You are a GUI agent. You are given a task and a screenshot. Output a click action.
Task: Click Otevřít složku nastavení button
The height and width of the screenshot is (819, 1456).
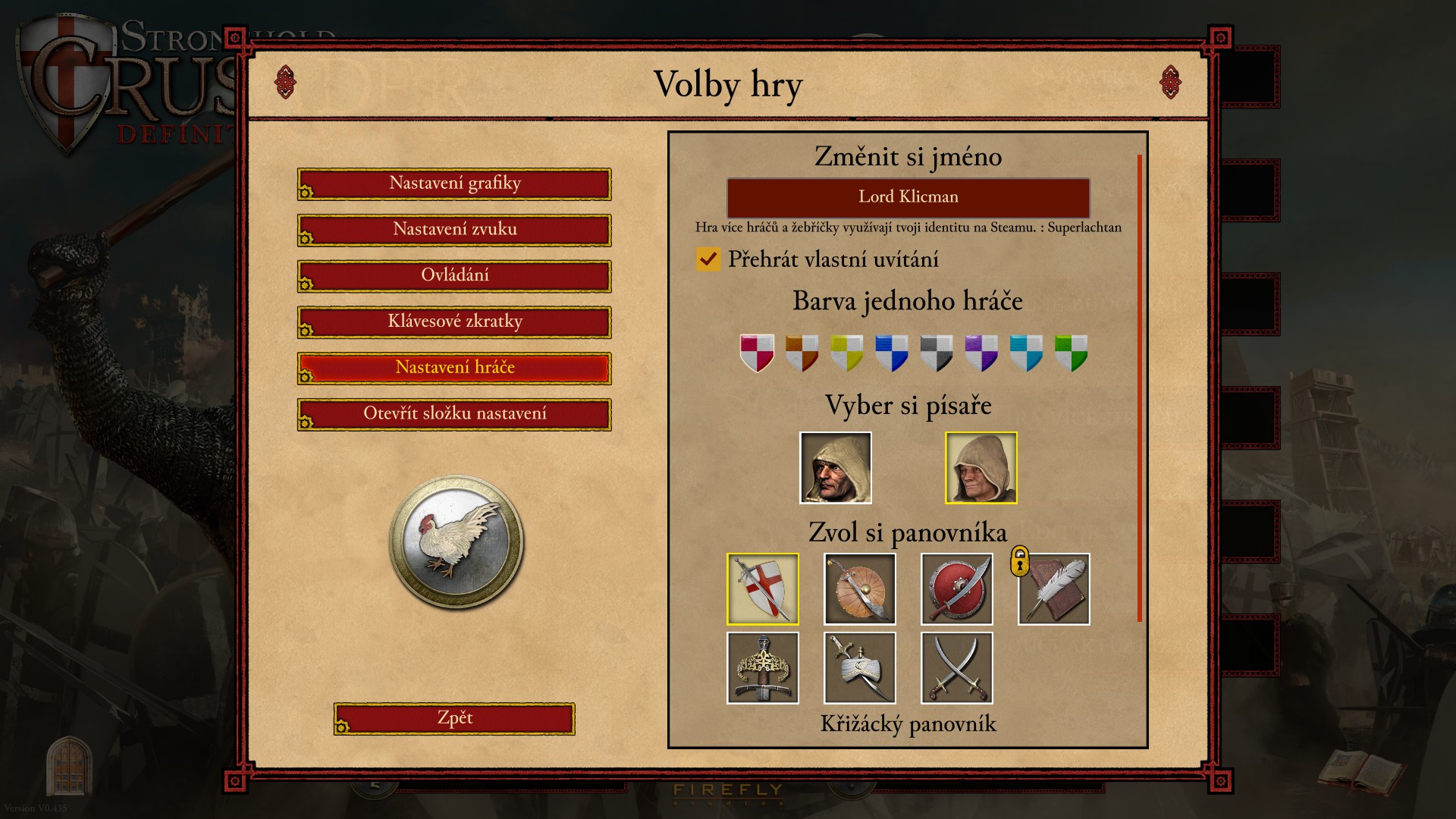pos(454,414)
